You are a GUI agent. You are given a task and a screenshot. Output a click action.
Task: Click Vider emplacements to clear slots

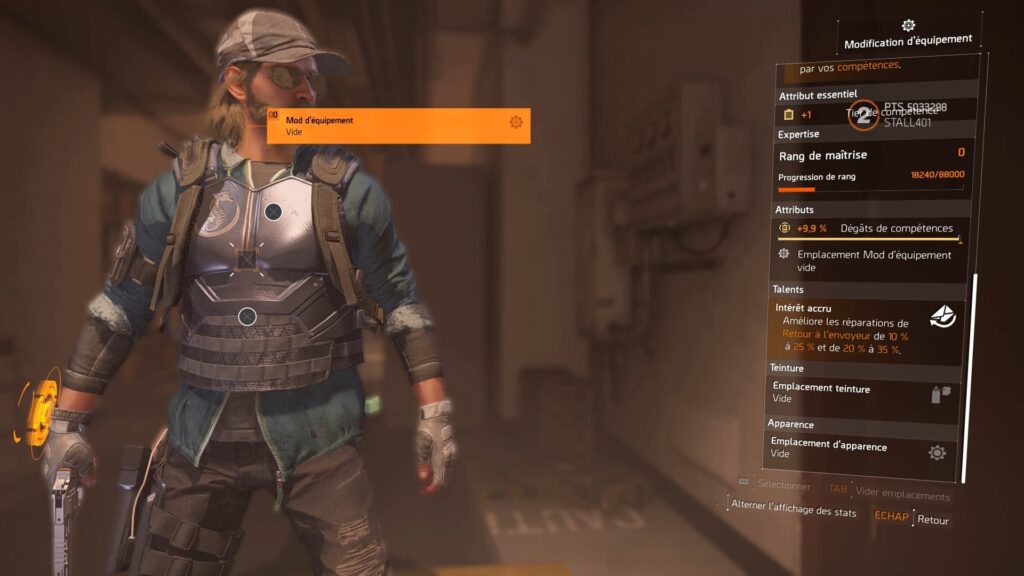tap(904, 496)
